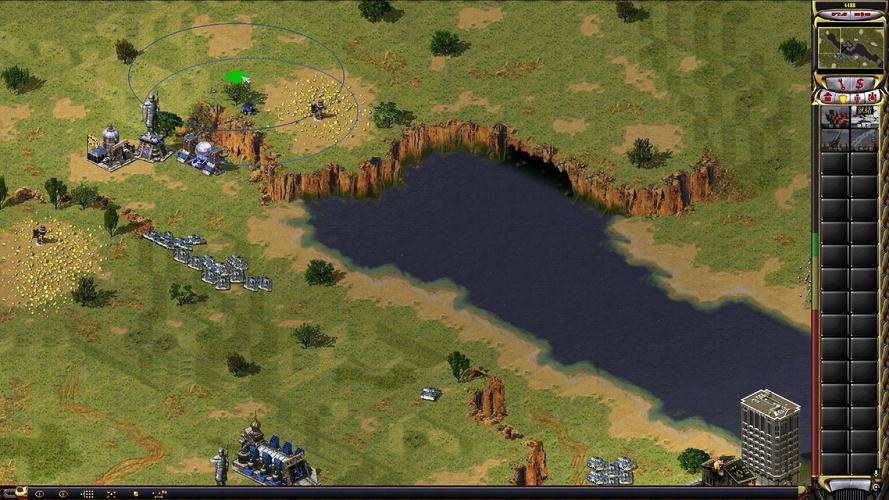Select the top-left build icon in sidebar
This screenshot has width=889, height=500.
pyautogui.click(x=835, y=116)
